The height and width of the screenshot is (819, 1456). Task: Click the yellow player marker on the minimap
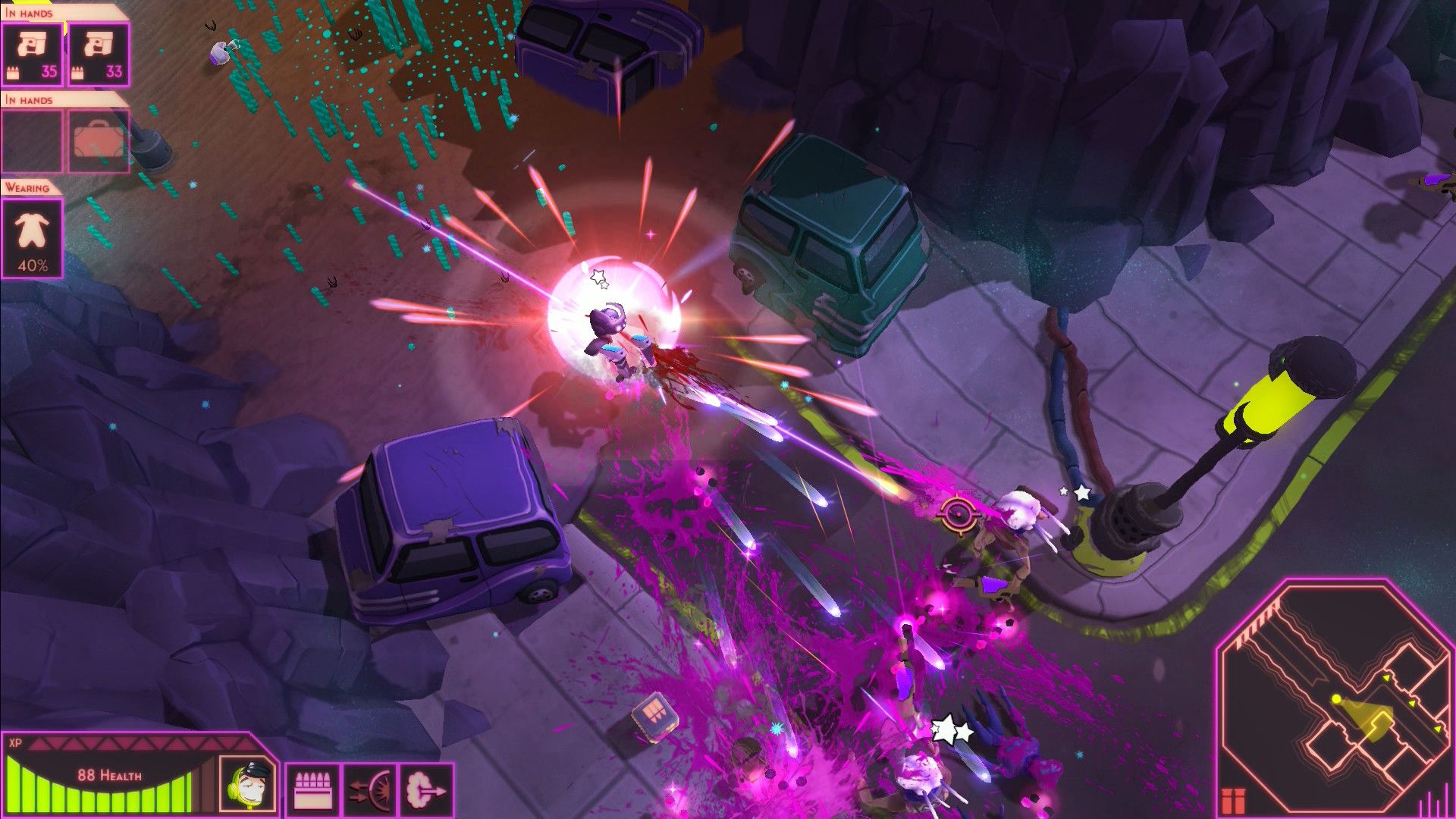click(1336, 699)
